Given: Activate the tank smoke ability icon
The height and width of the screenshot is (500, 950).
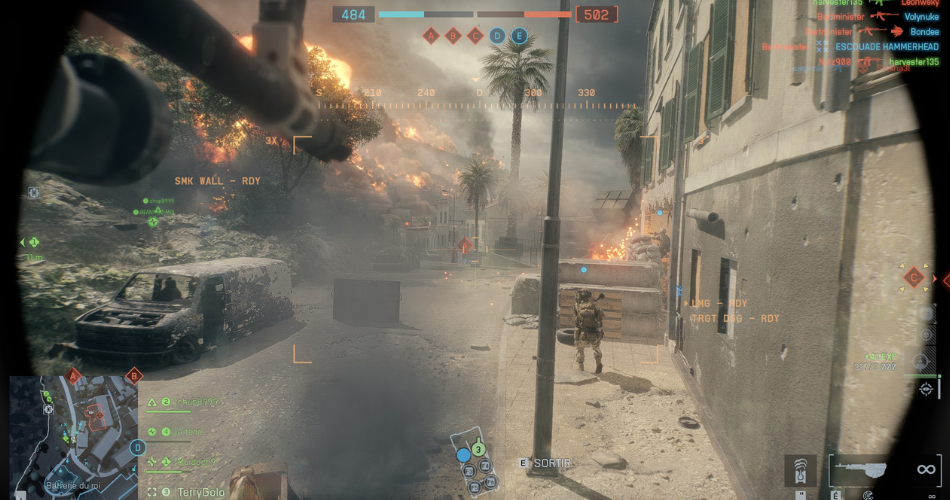Looking at the screenshot, I should click(799, 468).
